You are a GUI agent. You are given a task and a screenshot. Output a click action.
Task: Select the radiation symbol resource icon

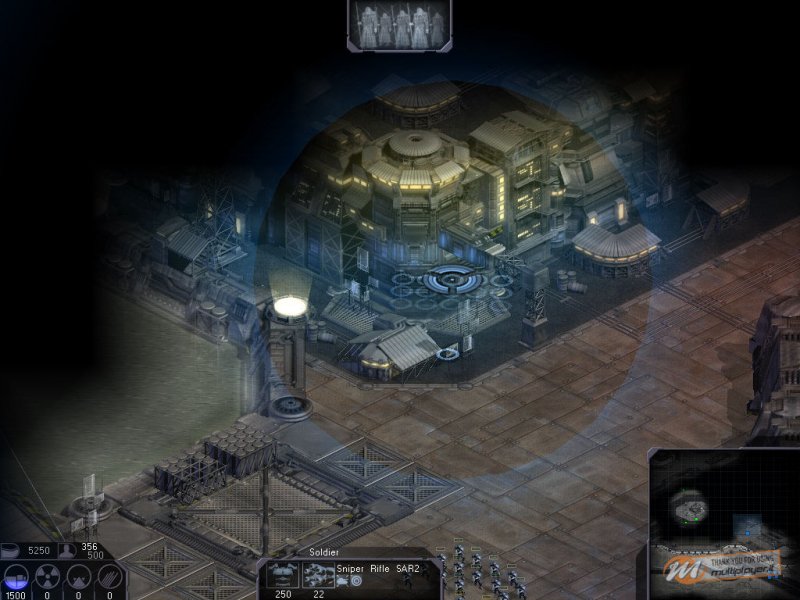pyautogui.click(x=47, y=578)
